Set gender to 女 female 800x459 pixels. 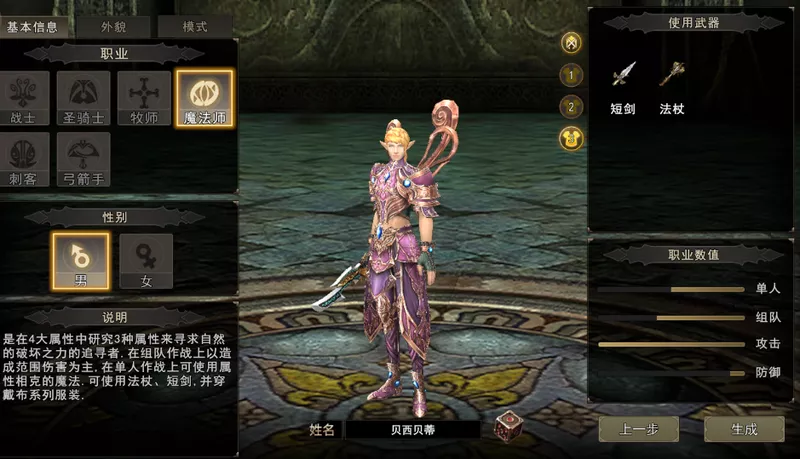click(x=146, y=260)
